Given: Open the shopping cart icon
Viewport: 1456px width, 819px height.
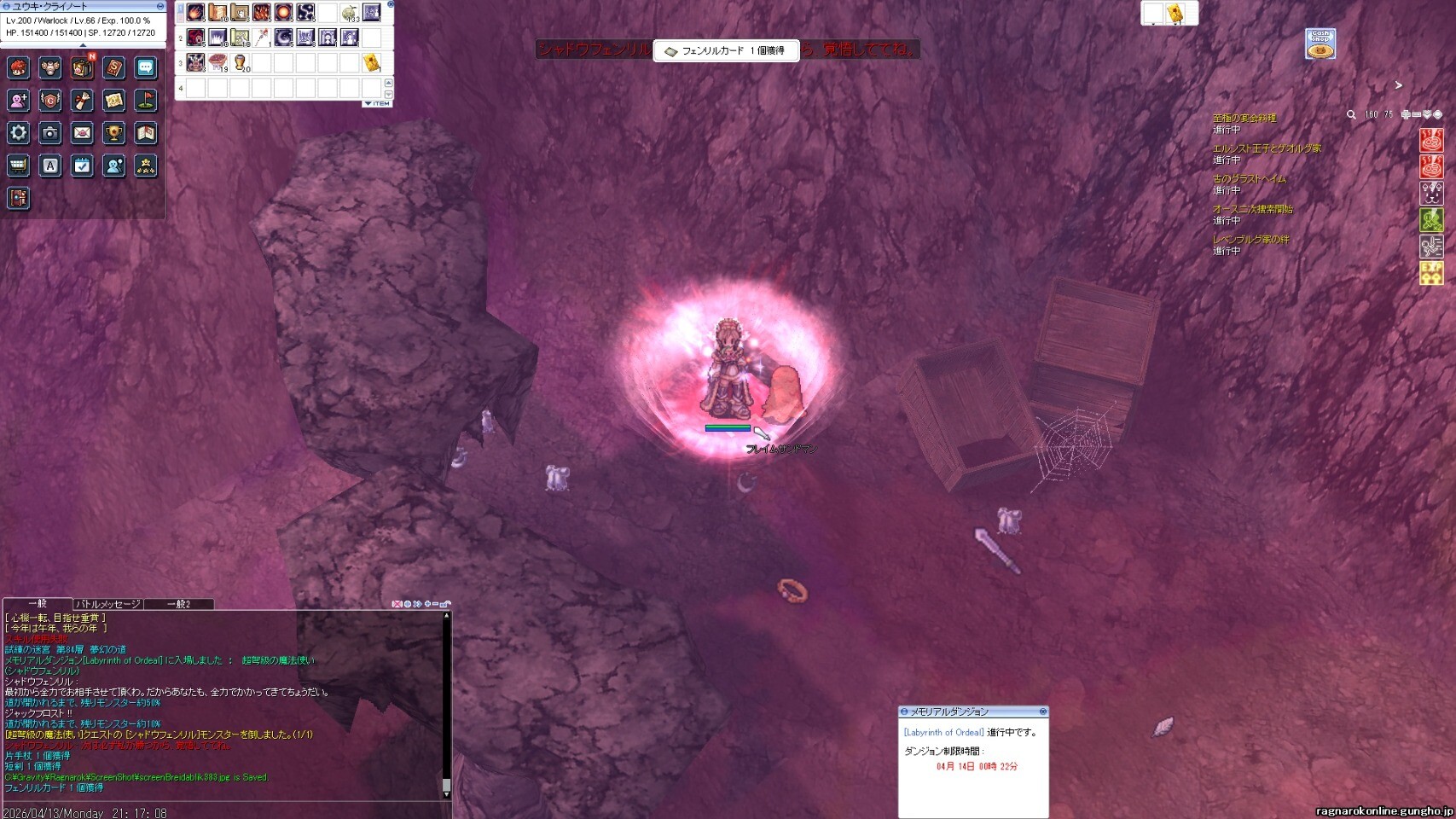Looking at the screenshot, I should tap(18, 166).
